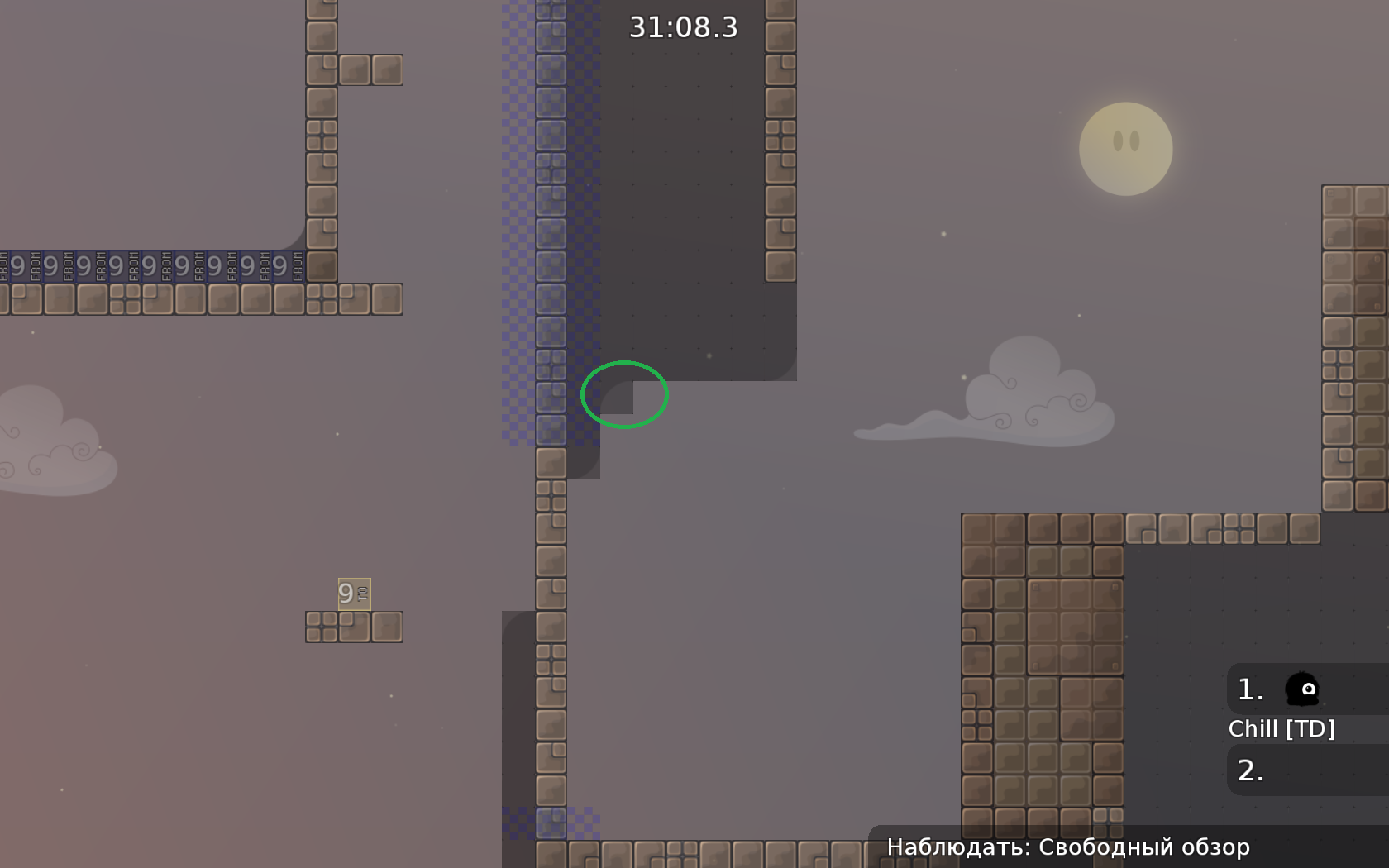Image resolution: width=1389 pixels, height=868 pixels.
Task: Click the player name 'Chill [TD]'
Action: 1282,728
